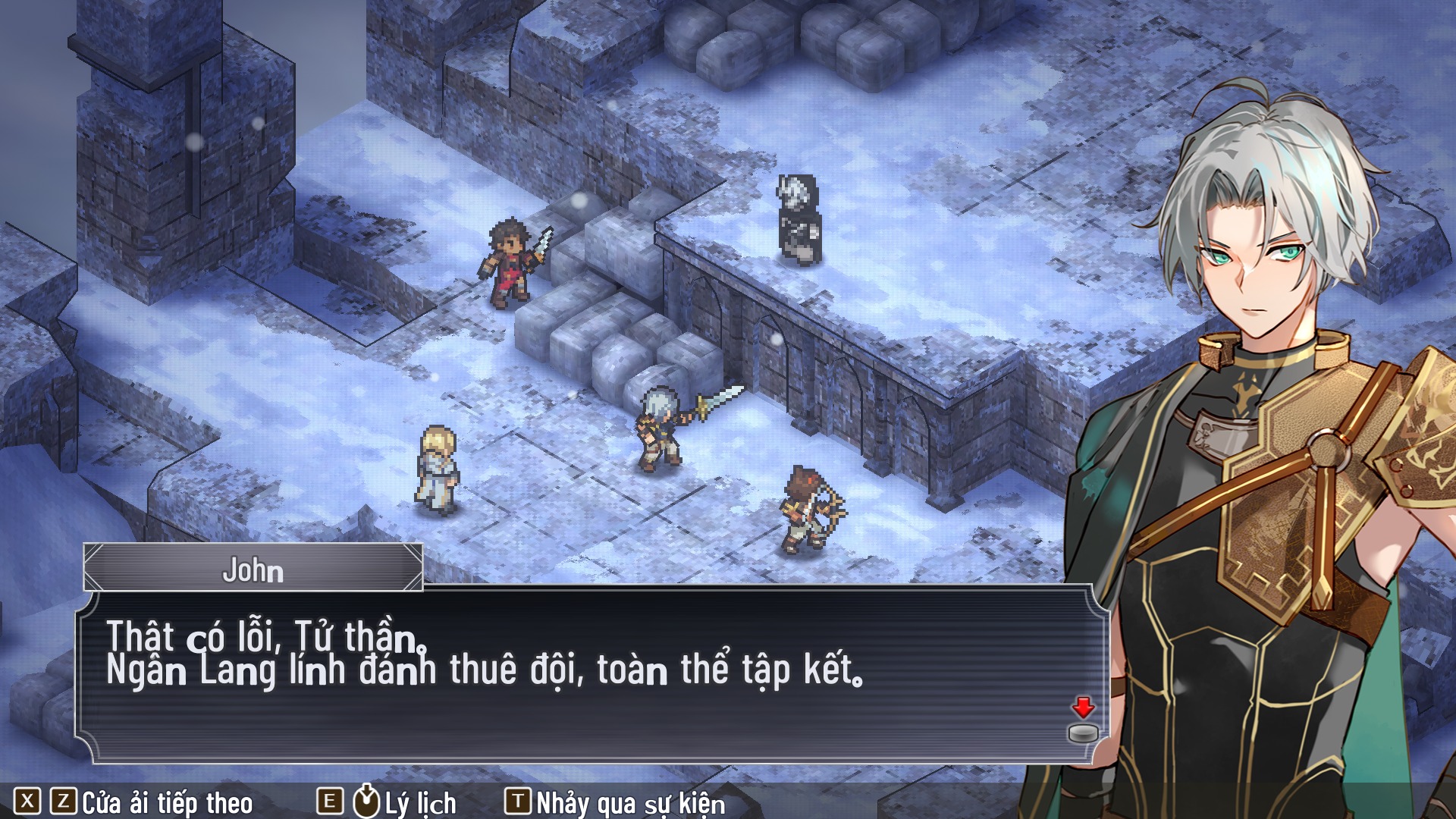
Task: Open the "Lý lịch" dialogue log
Action: pos(419,802)
